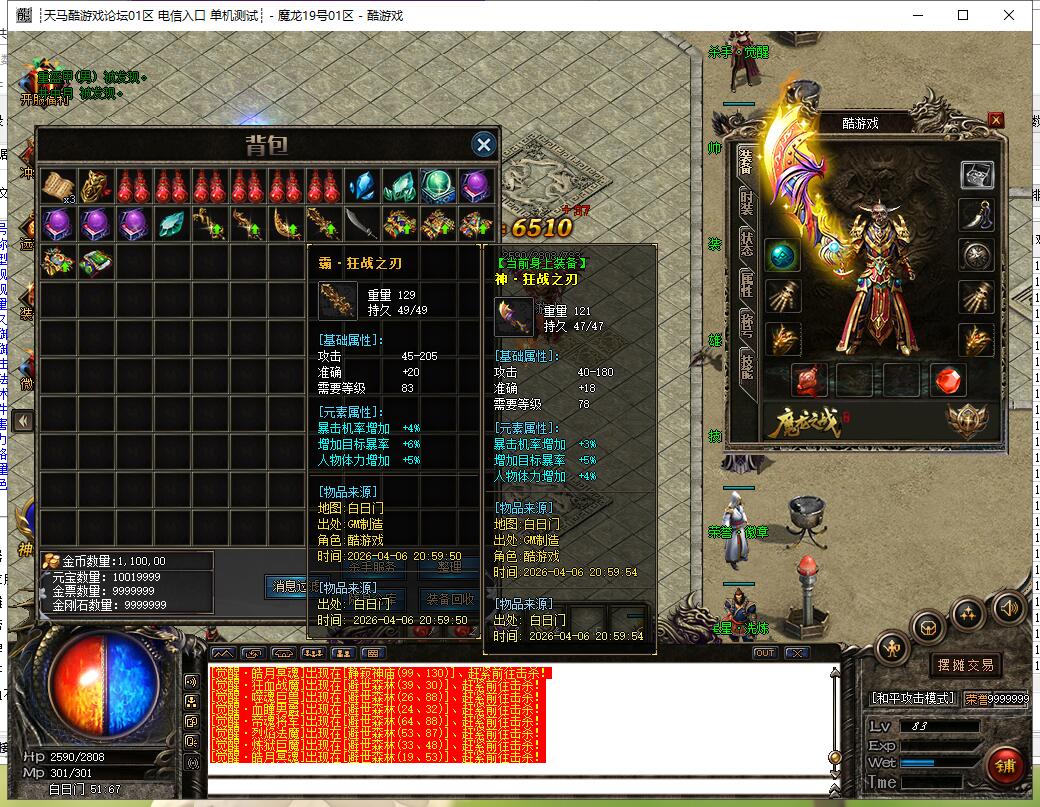Select the green orb treasure box item
The width and height of the screenshot is (1040, 807).
[x=438, y=186]
